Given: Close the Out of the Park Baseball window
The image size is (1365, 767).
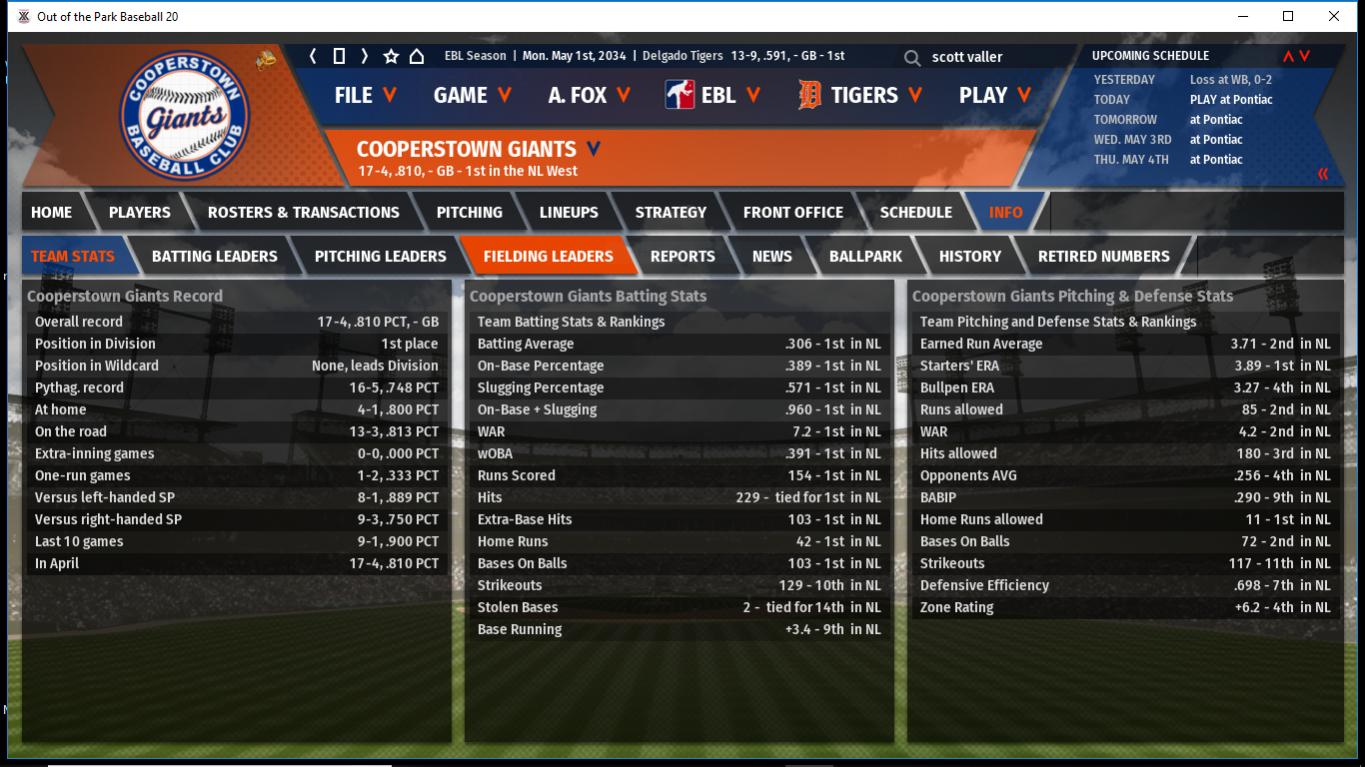Looking at the screenshot, I should pyautogui.click(x=1333, y=16).
